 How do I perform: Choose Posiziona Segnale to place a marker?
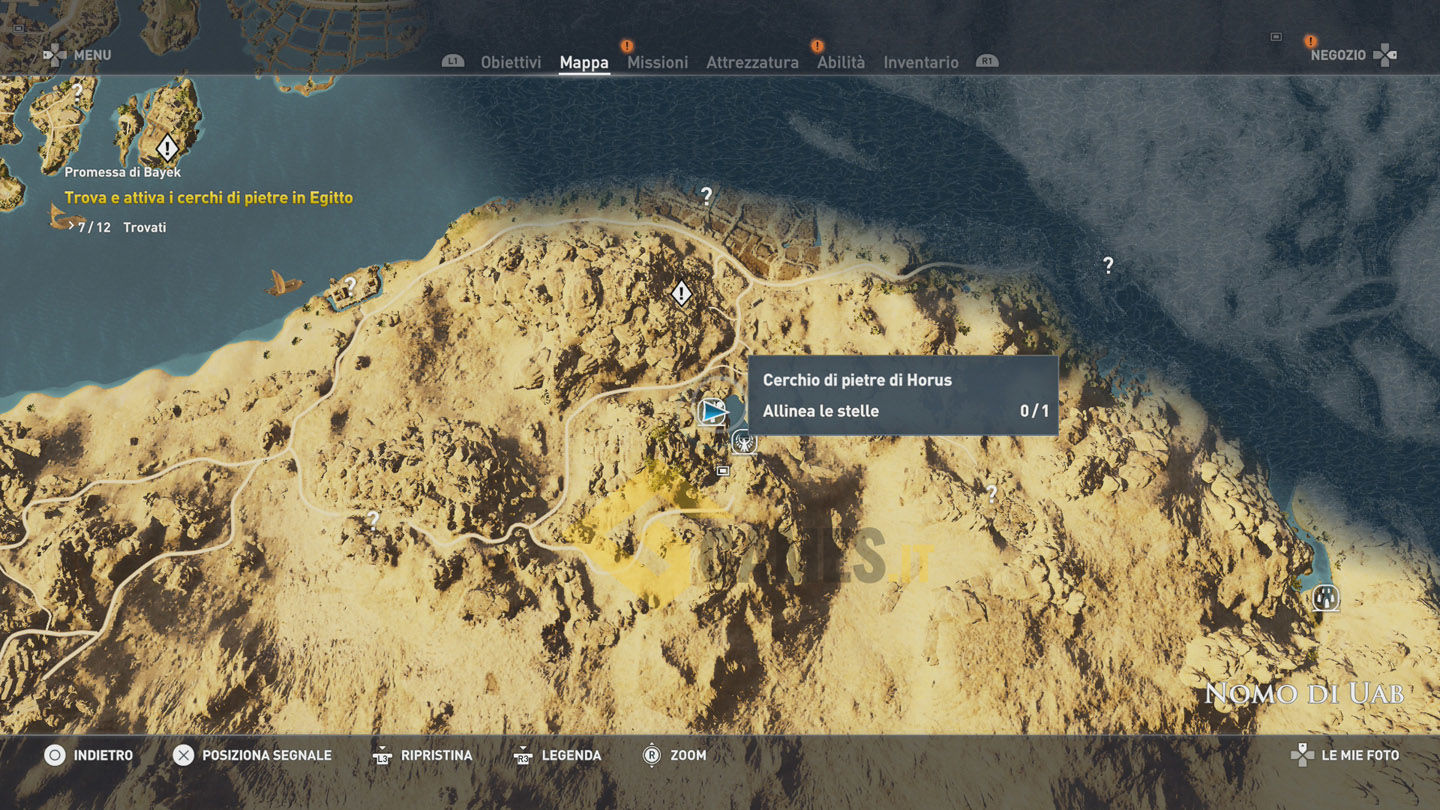253,755
